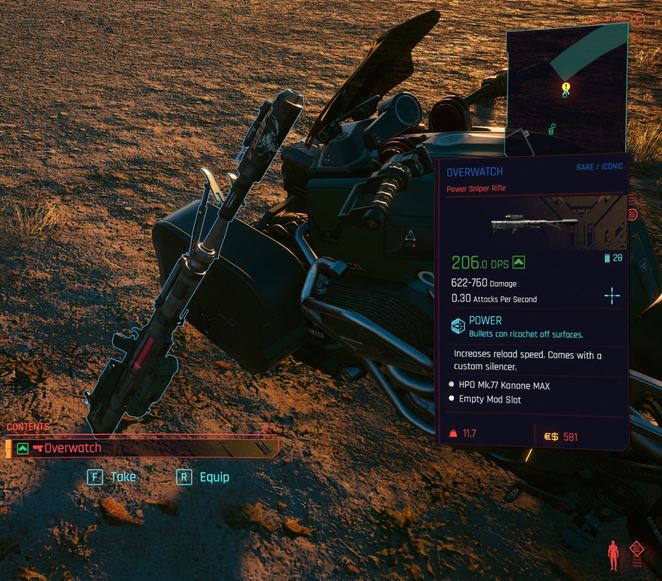Image resolution: width=662 pixels, height=581 pixels.
Task: Click the Take loot option
Action: [111, 477]
